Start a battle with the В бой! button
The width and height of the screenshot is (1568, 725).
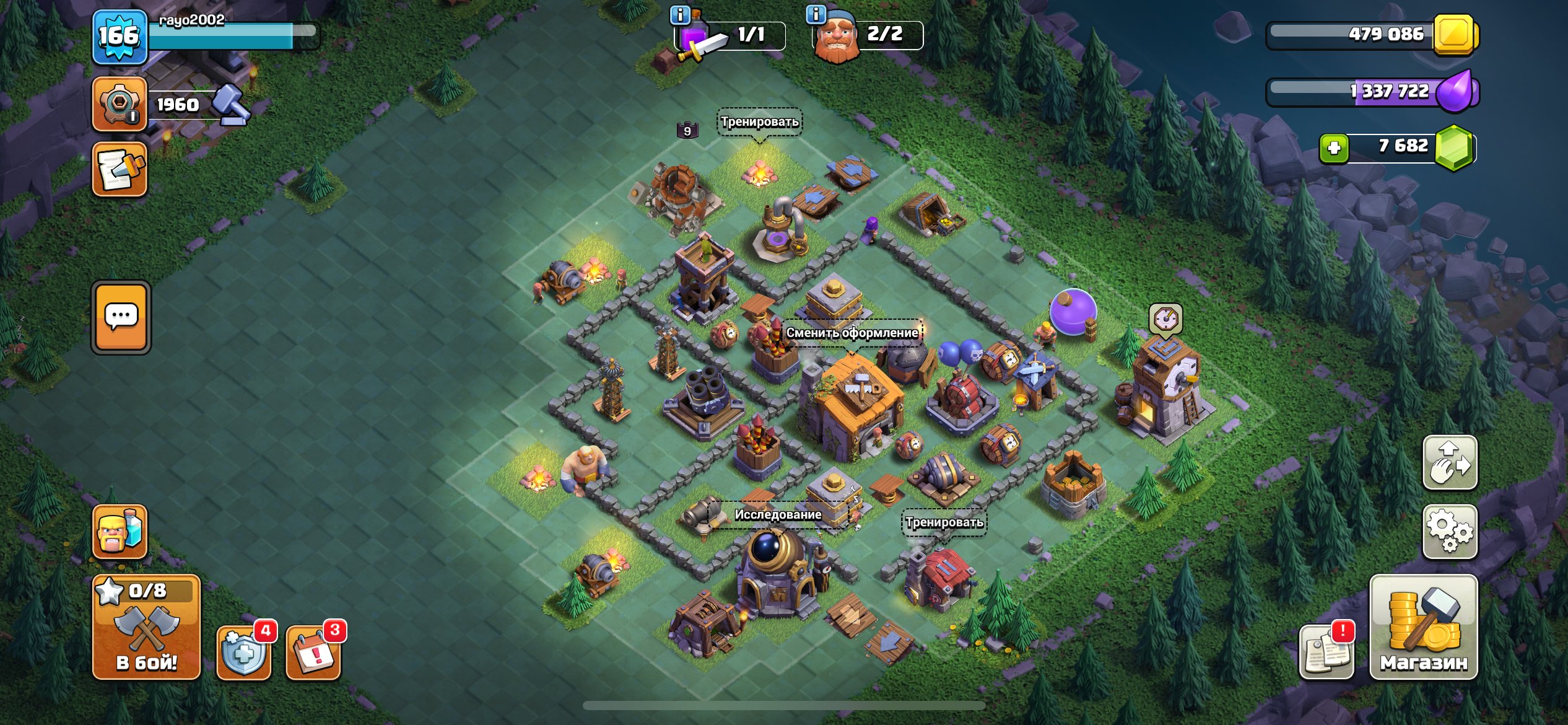point(146,627)
